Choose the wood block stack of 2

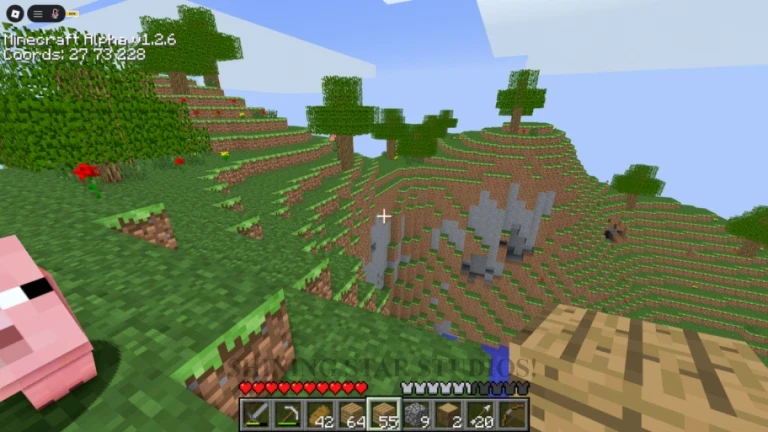[448, 414]
